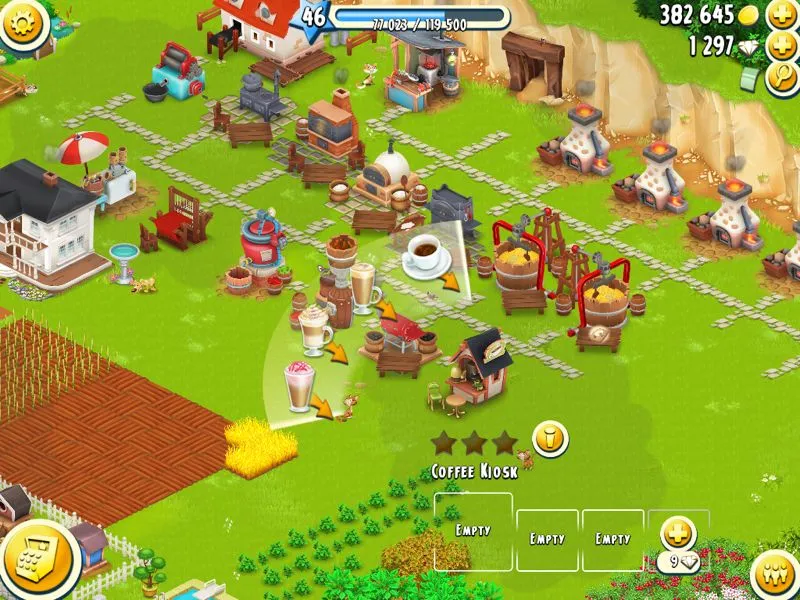Show Coffee Kiosk info
Image resolution: width=800 pixels, height=600 pixels.
point(549,437)
